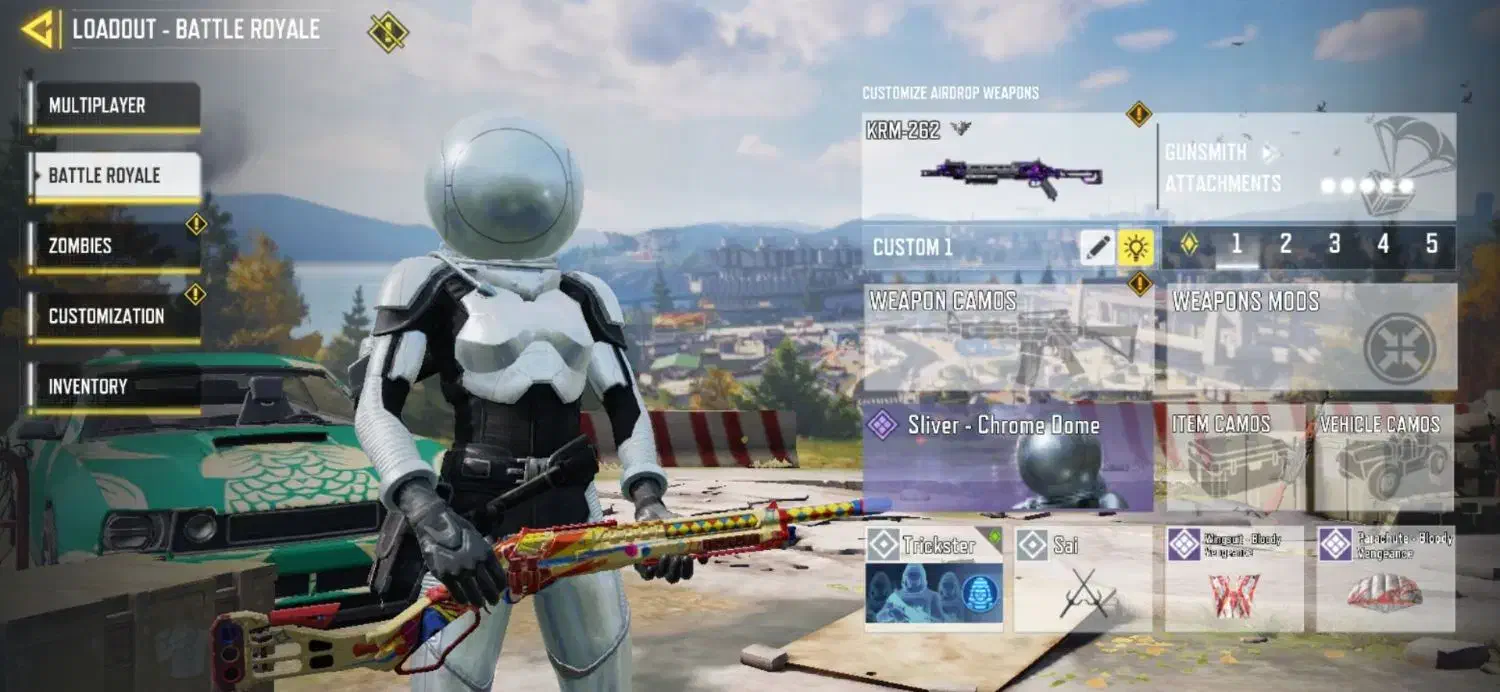Open the Weapons Mods panel
Viewport: 1500px width, 692px height.
1310,338
